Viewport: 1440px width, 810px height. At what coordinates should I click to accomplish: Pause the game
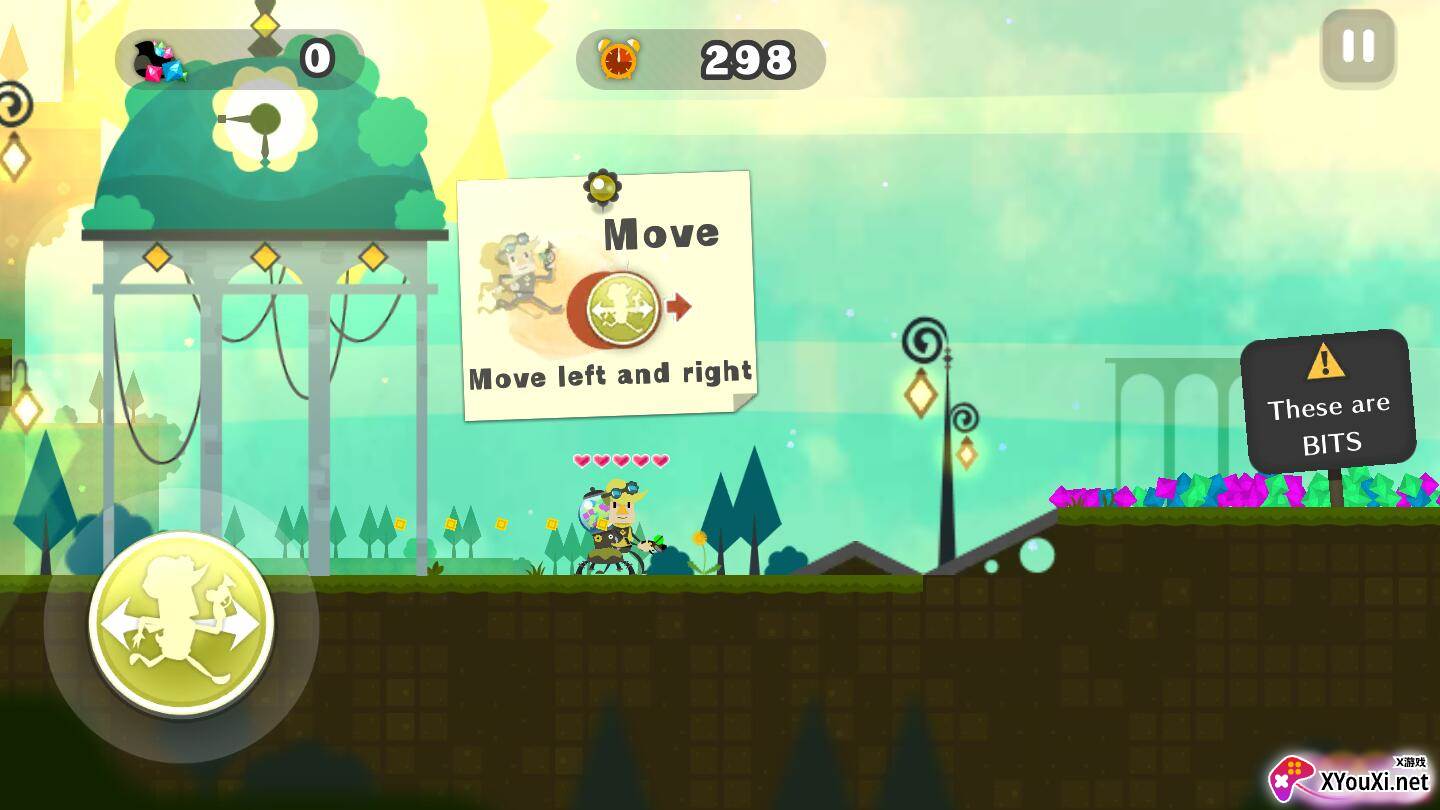click(1358, 47)
